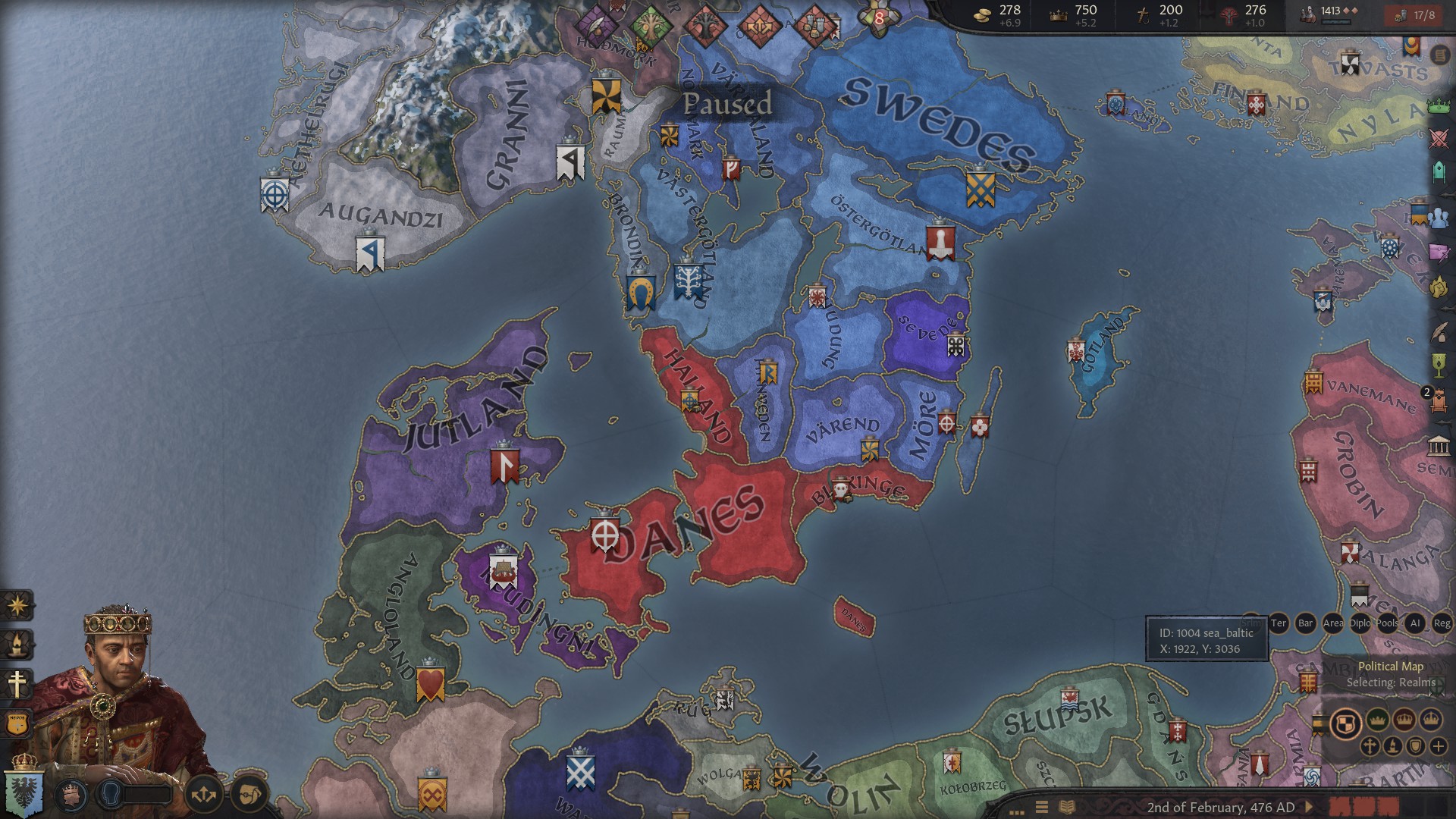Select the red crown Kingdoms map mode button
The width and height of the screenshot is (1456, 819).
1404,719
